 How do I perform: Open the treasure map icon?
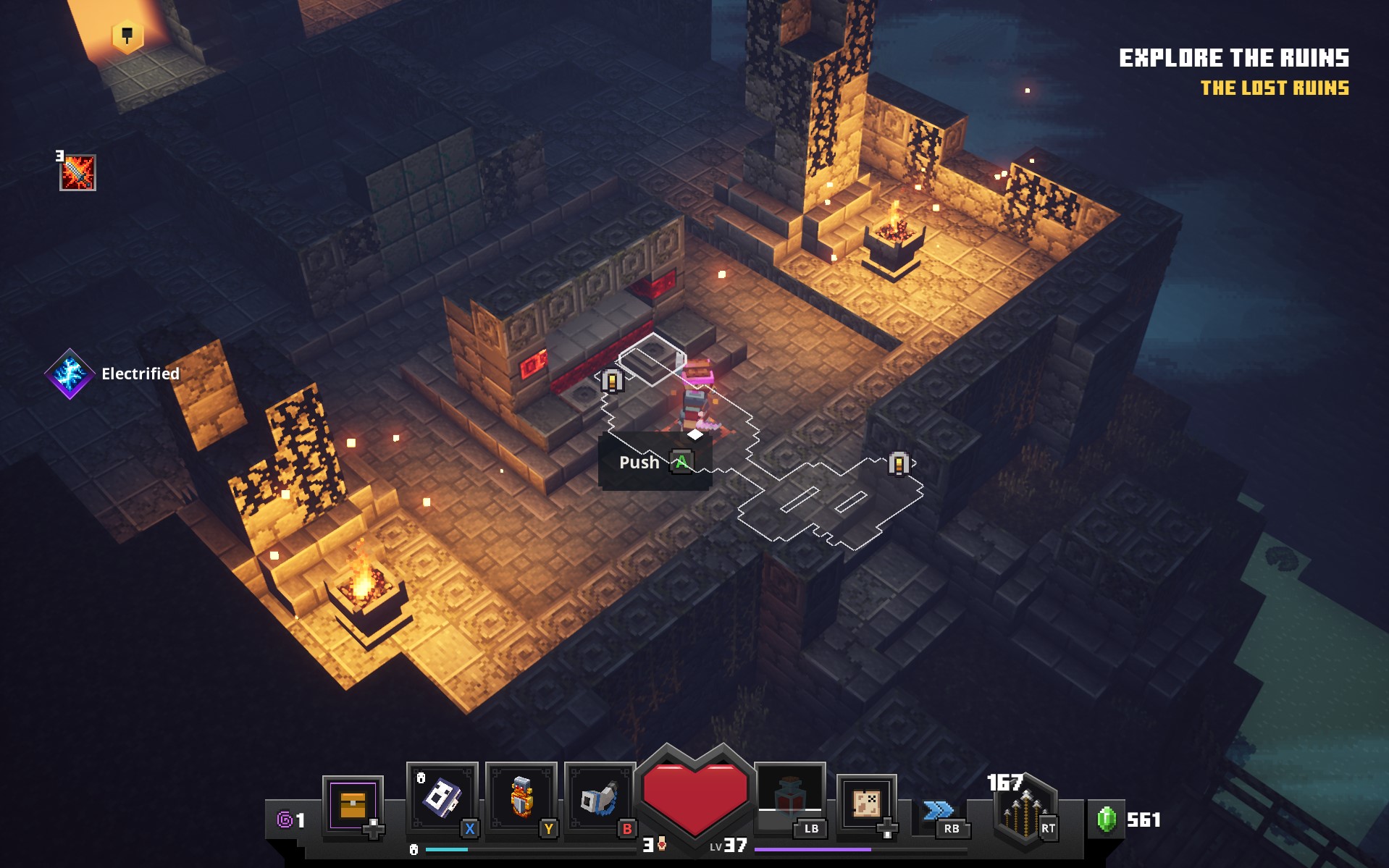click(x=866, y=803)
